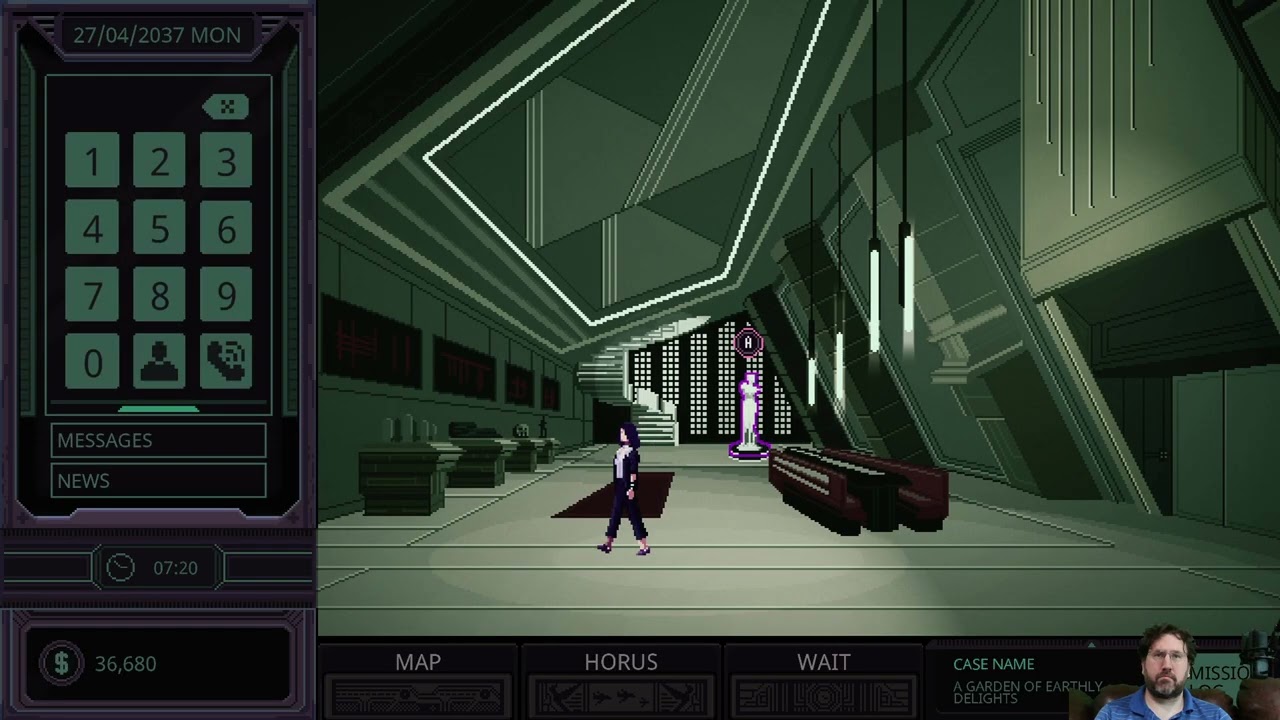This screenshot has height=720, width=1280.
Task: Select the A marker above the statue
Action: click(748, 344)
